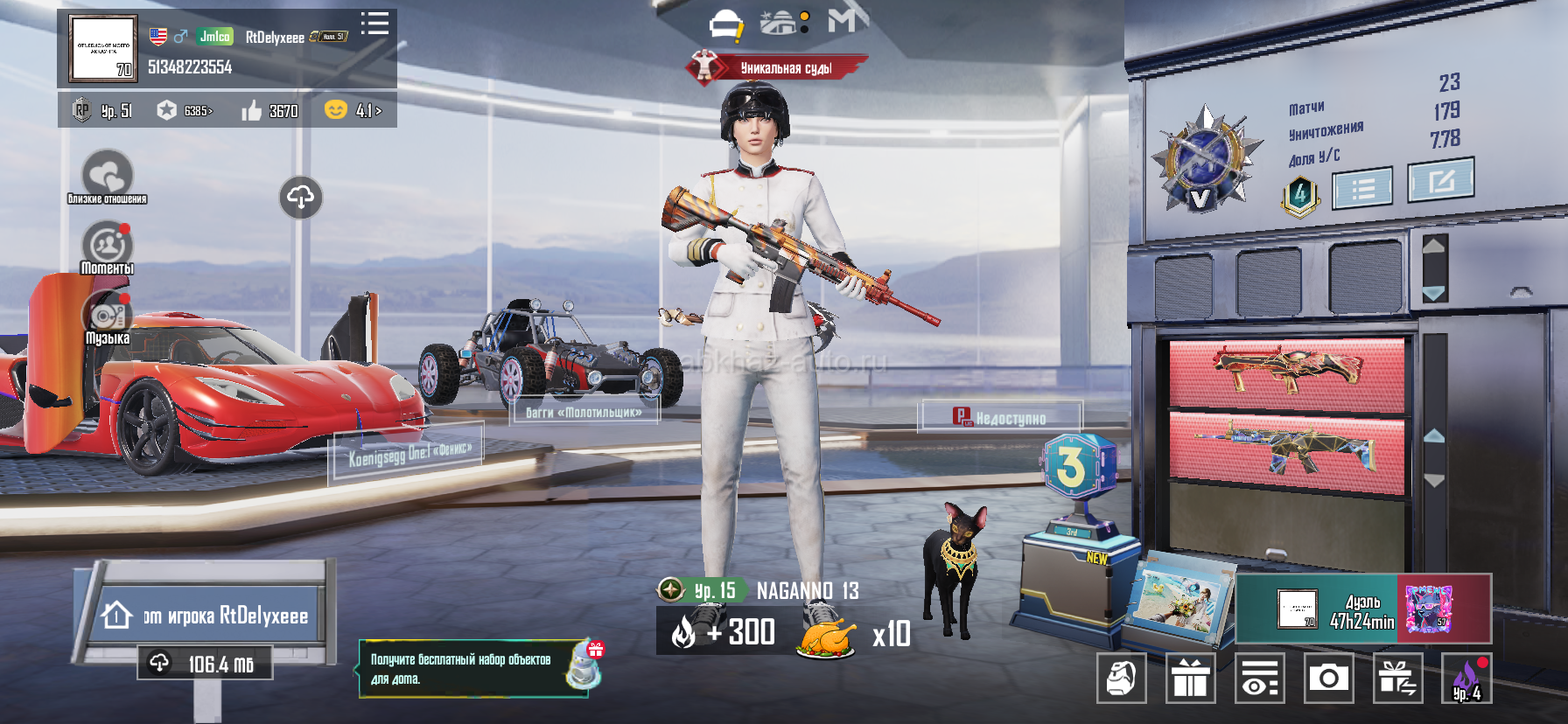Open the Дуэль 47h24min banner
This screenshot has width=1568, height=724.
coord(1362,609)
